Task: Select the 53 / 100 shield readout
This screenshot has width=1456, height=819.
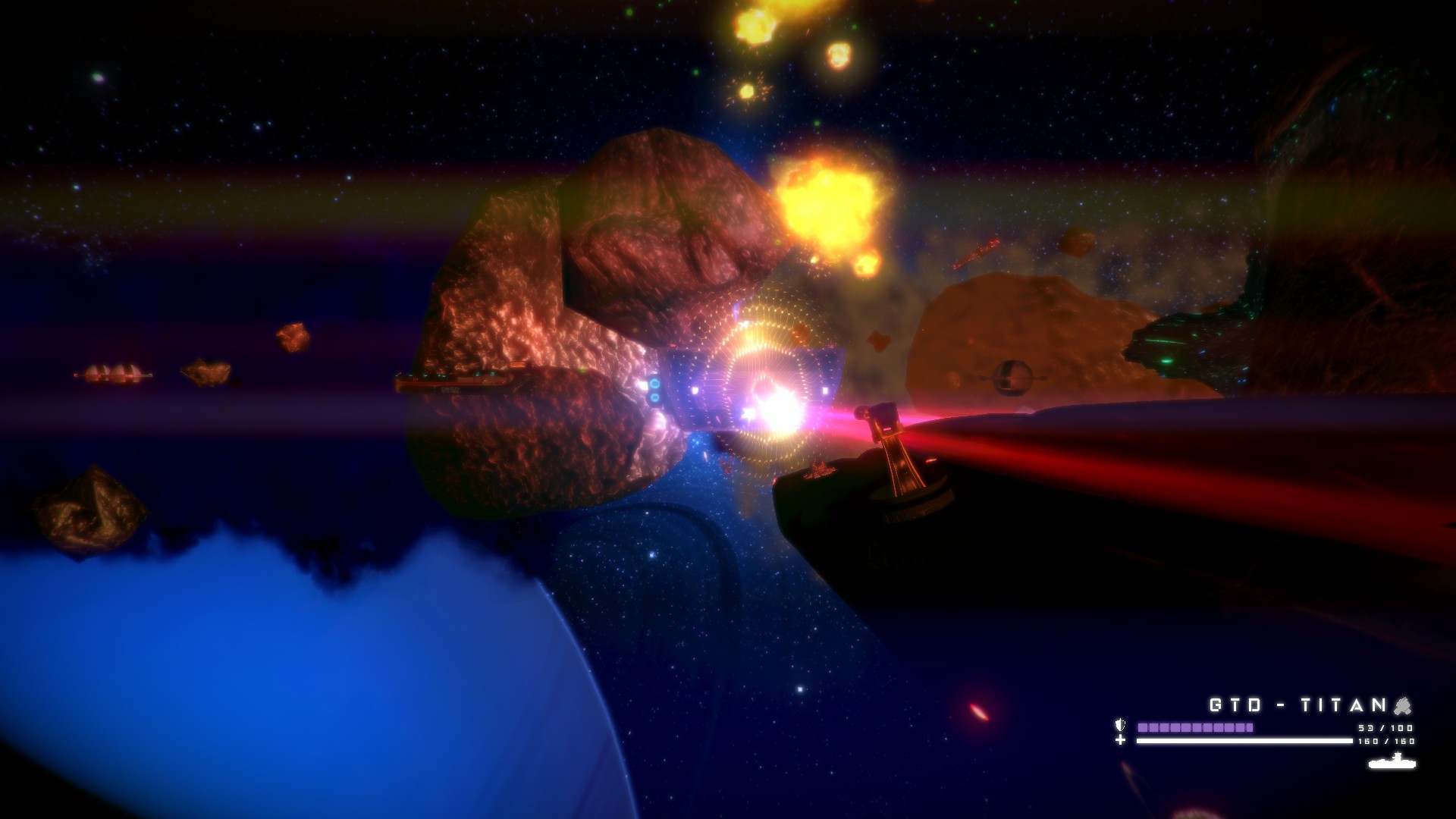Action: (1385, 728)
